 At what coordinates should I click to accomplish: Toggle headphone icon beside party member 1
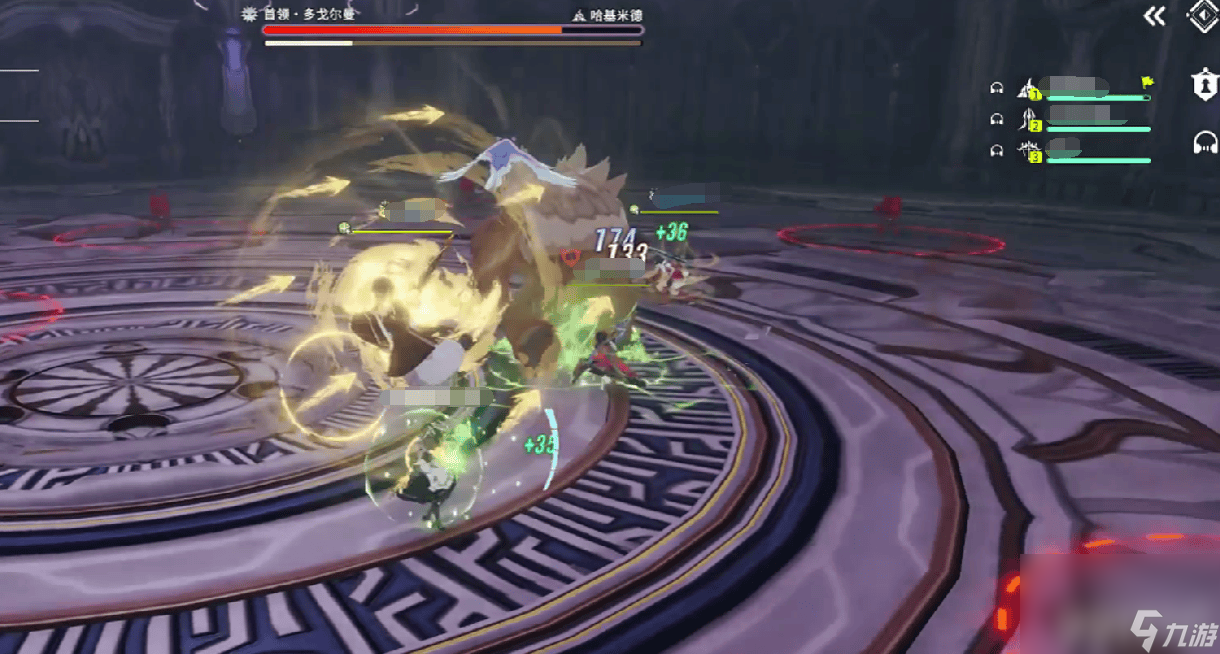coord(996,88)
